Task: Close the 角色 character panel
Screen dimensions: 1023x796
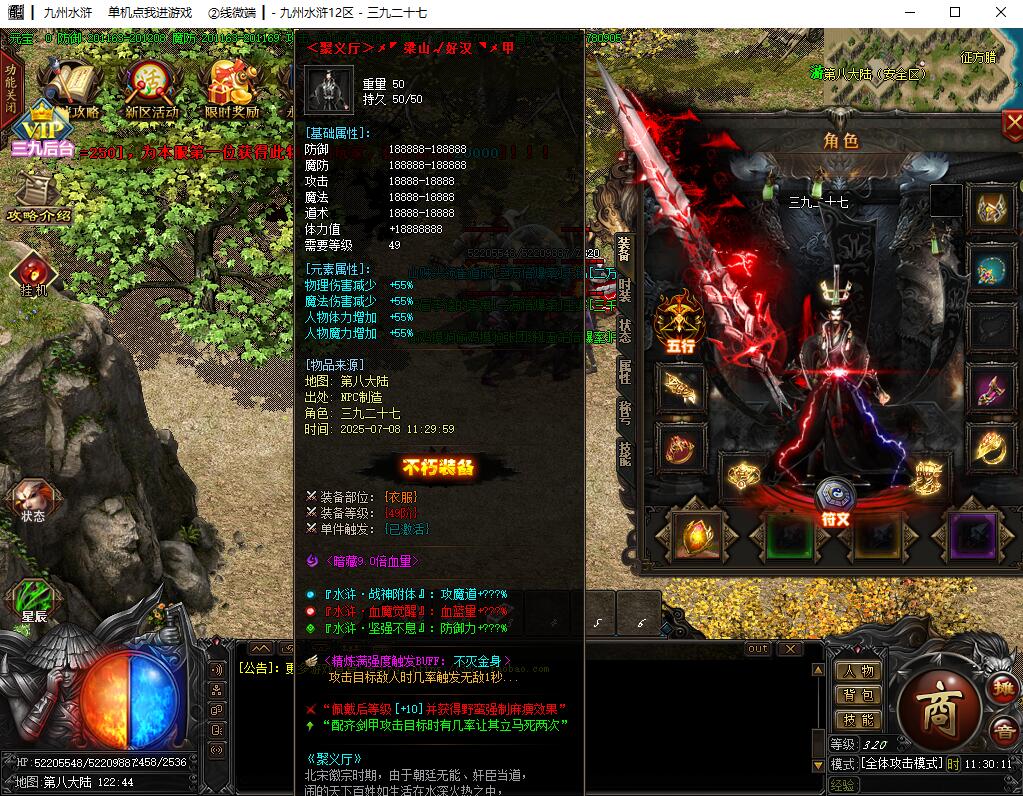Action: pyautogui.click(x=1012, y=125)
